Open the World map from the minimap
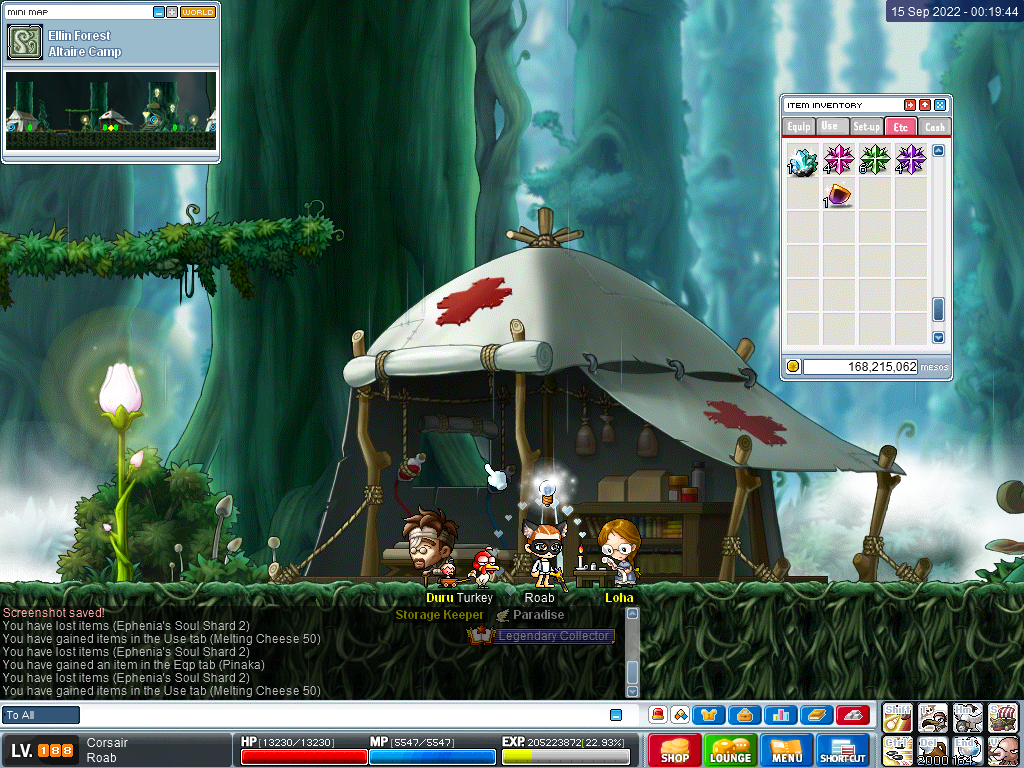The width and height of the screenshot is (1024, 768). pos(198,12)
